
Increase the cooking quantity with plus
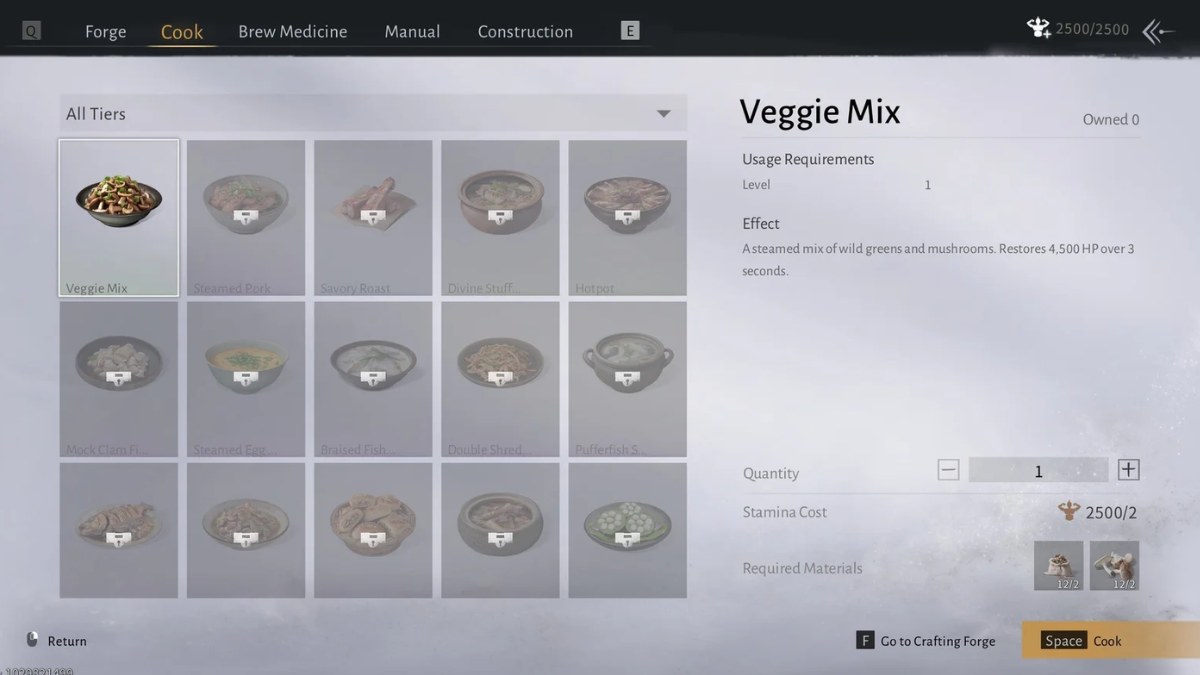pyautogui.click(x=1128, y=470)
